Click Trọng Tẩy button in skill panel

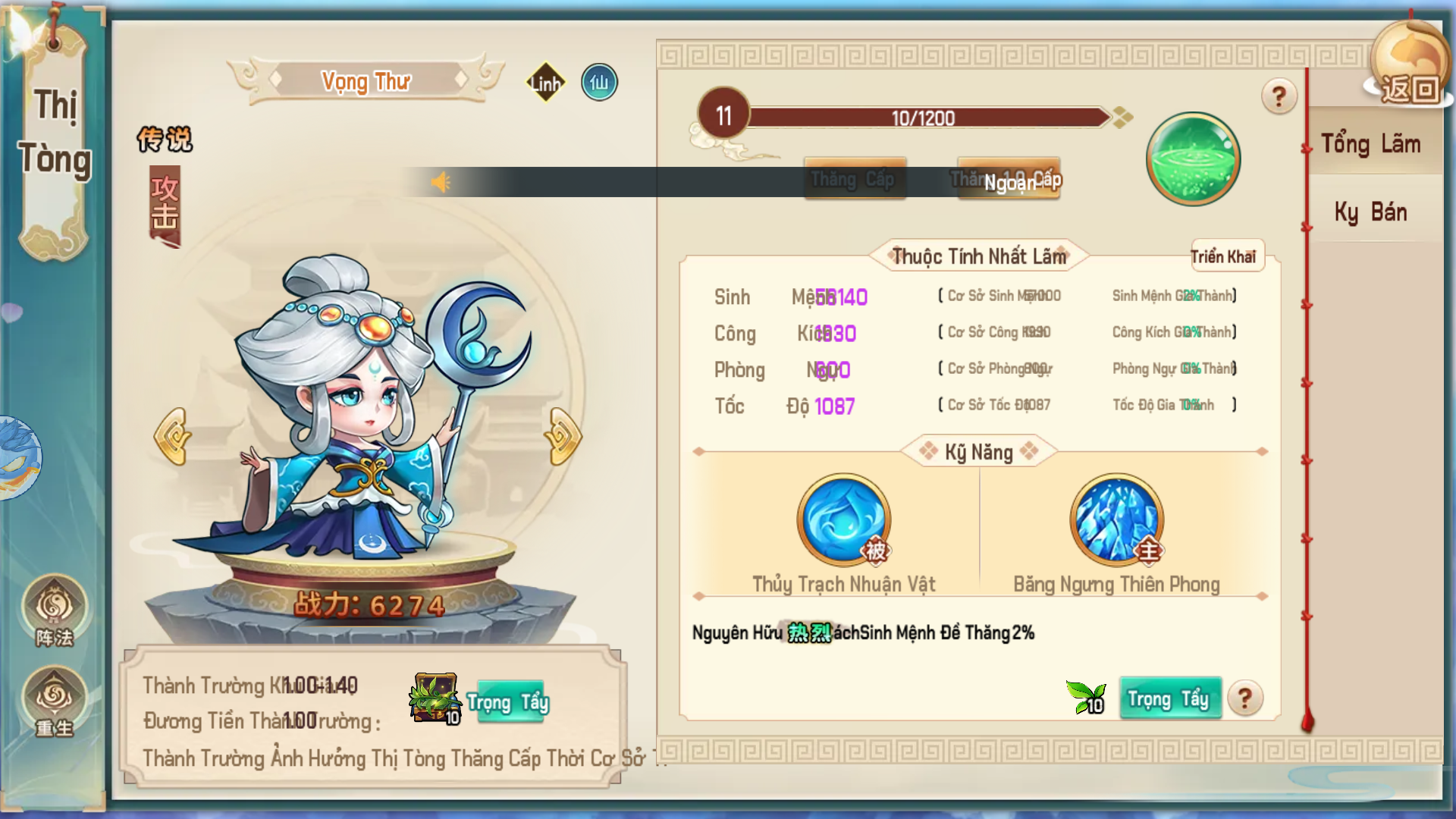click(1169, 698)
